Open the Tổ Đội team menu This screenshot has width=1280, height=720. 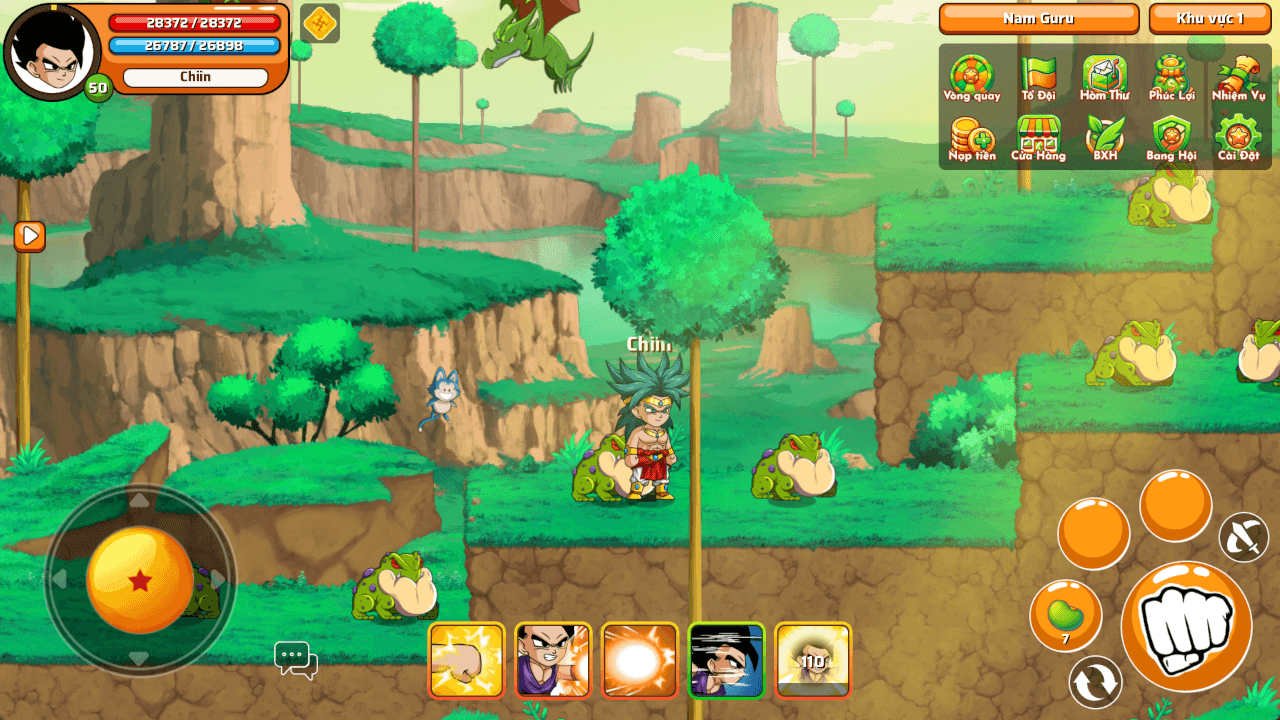1038,78
